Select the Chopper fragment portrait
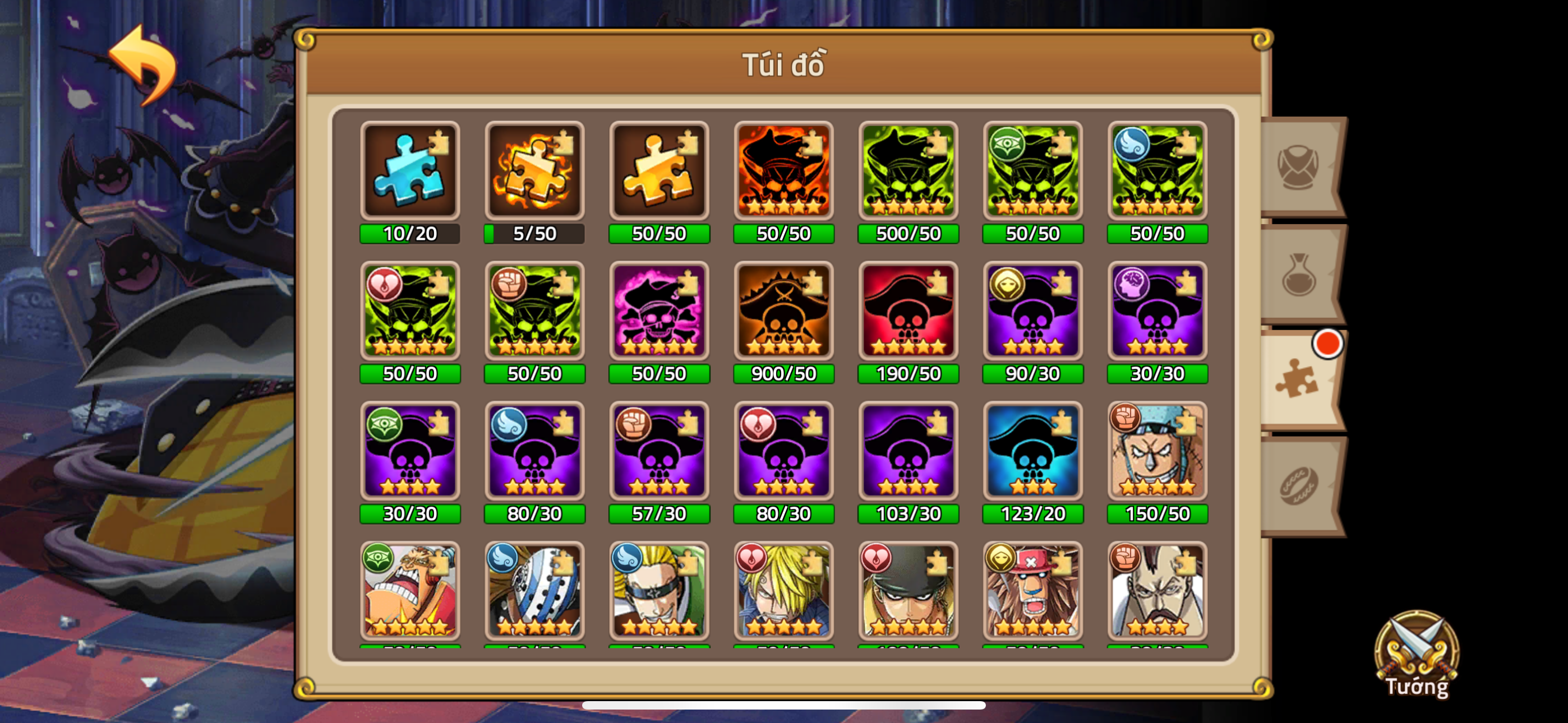This screenshot has height=723, width=1568. 1033,592
